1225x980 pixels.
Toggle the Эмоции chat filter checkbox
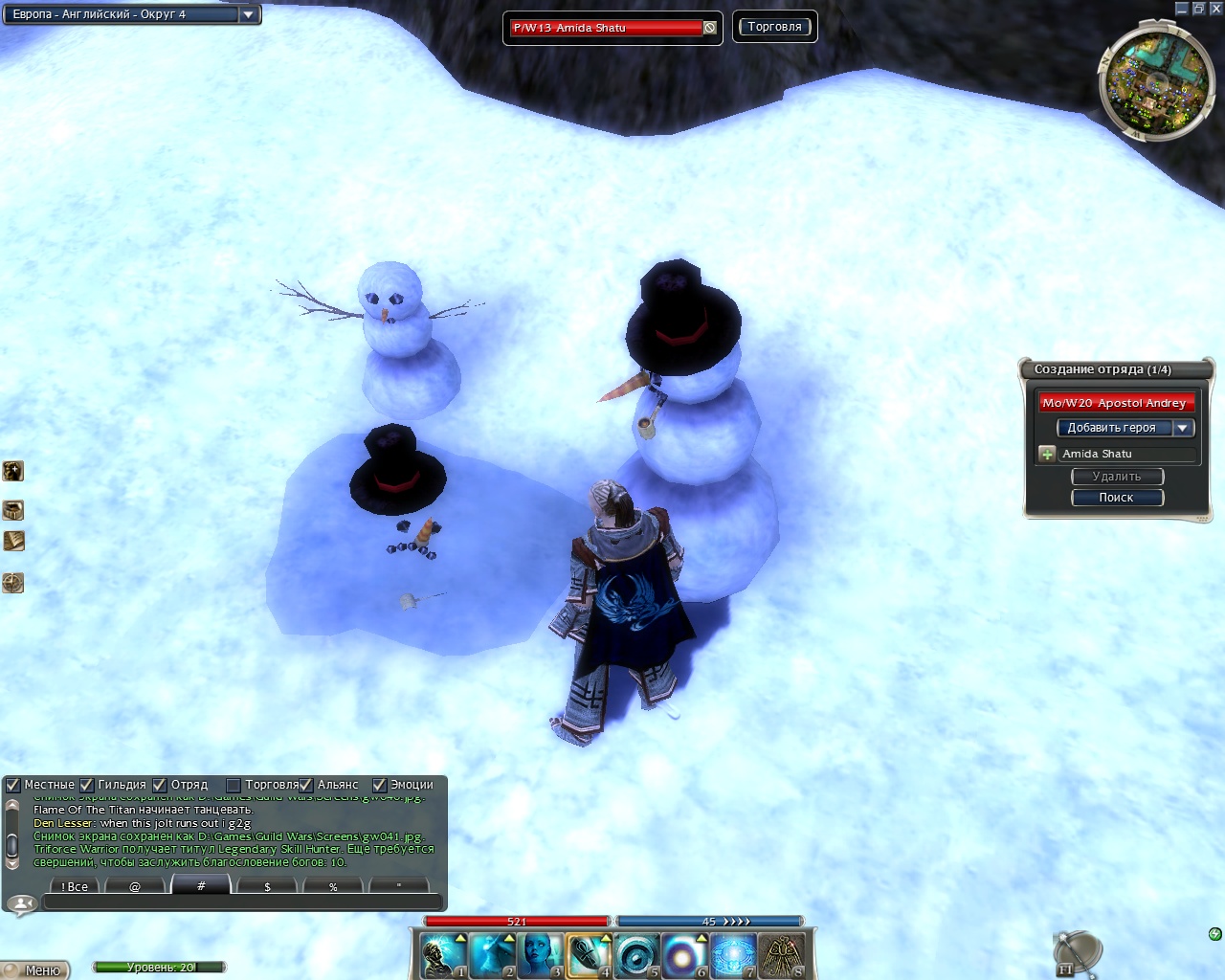[x=379, y=785]
